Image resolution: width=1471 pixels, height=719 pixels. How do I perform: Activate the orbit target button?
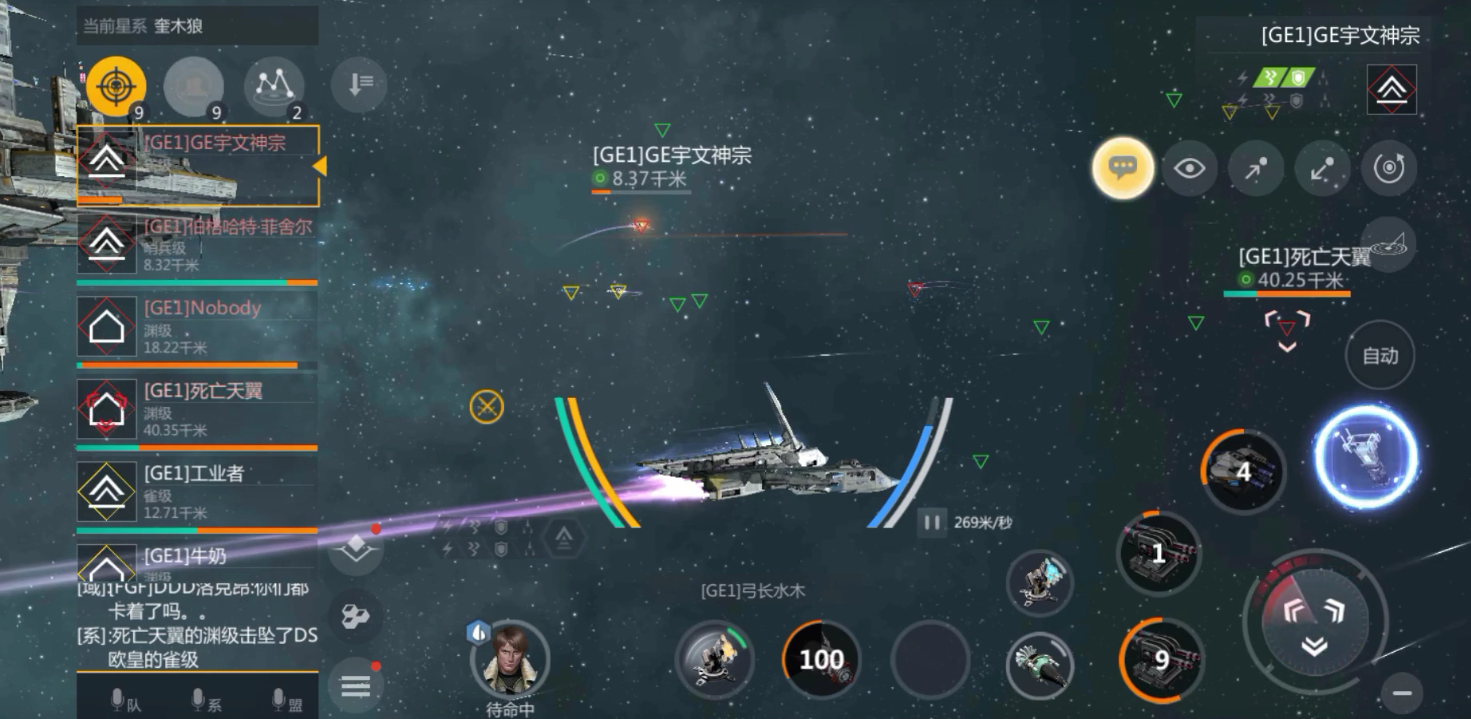(x=1389, y=168)
